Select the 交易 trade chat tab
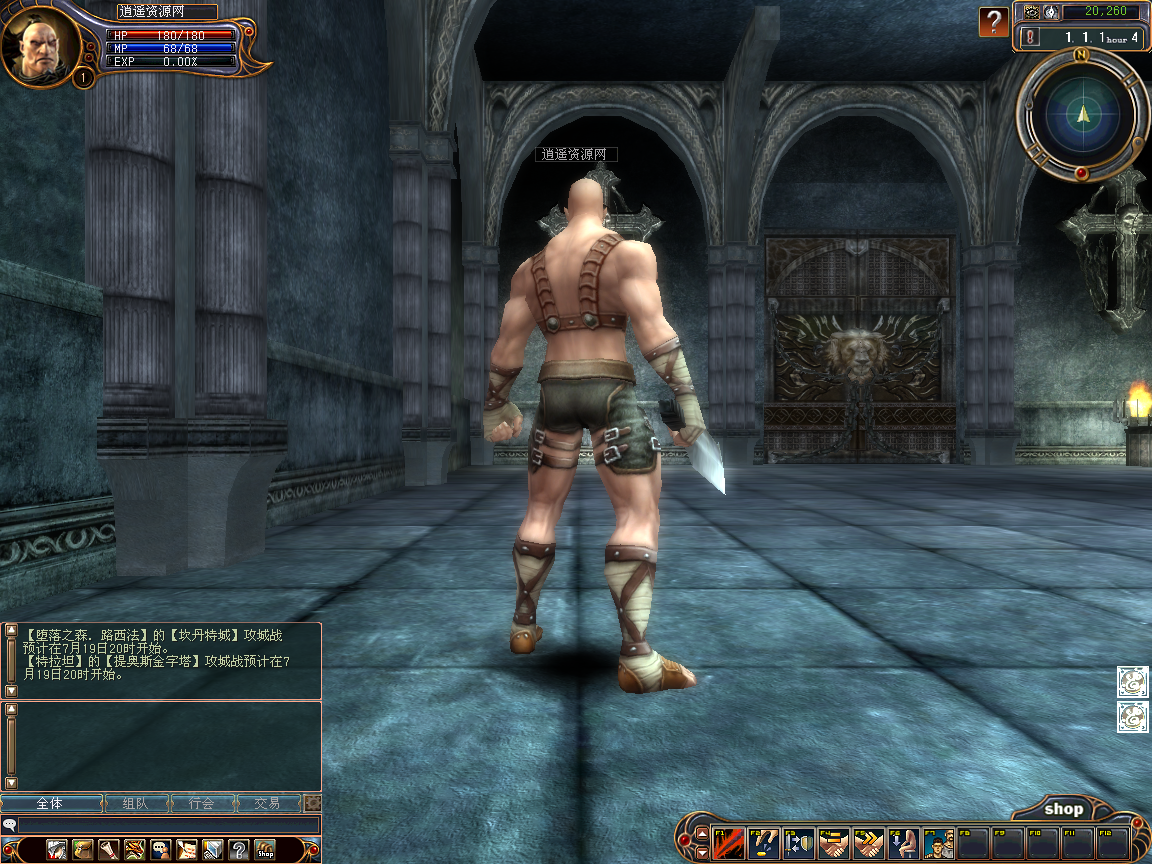This screenshot has height=864, width=1152. click(x=267, y=803)
